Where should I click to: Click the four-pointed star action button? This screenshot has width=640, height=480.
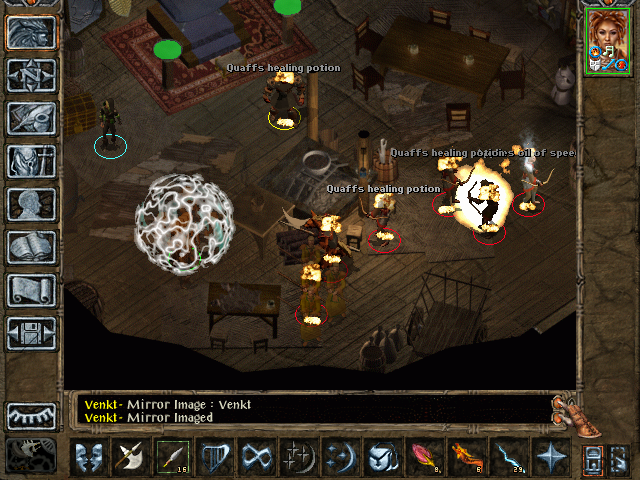(550, 457)
